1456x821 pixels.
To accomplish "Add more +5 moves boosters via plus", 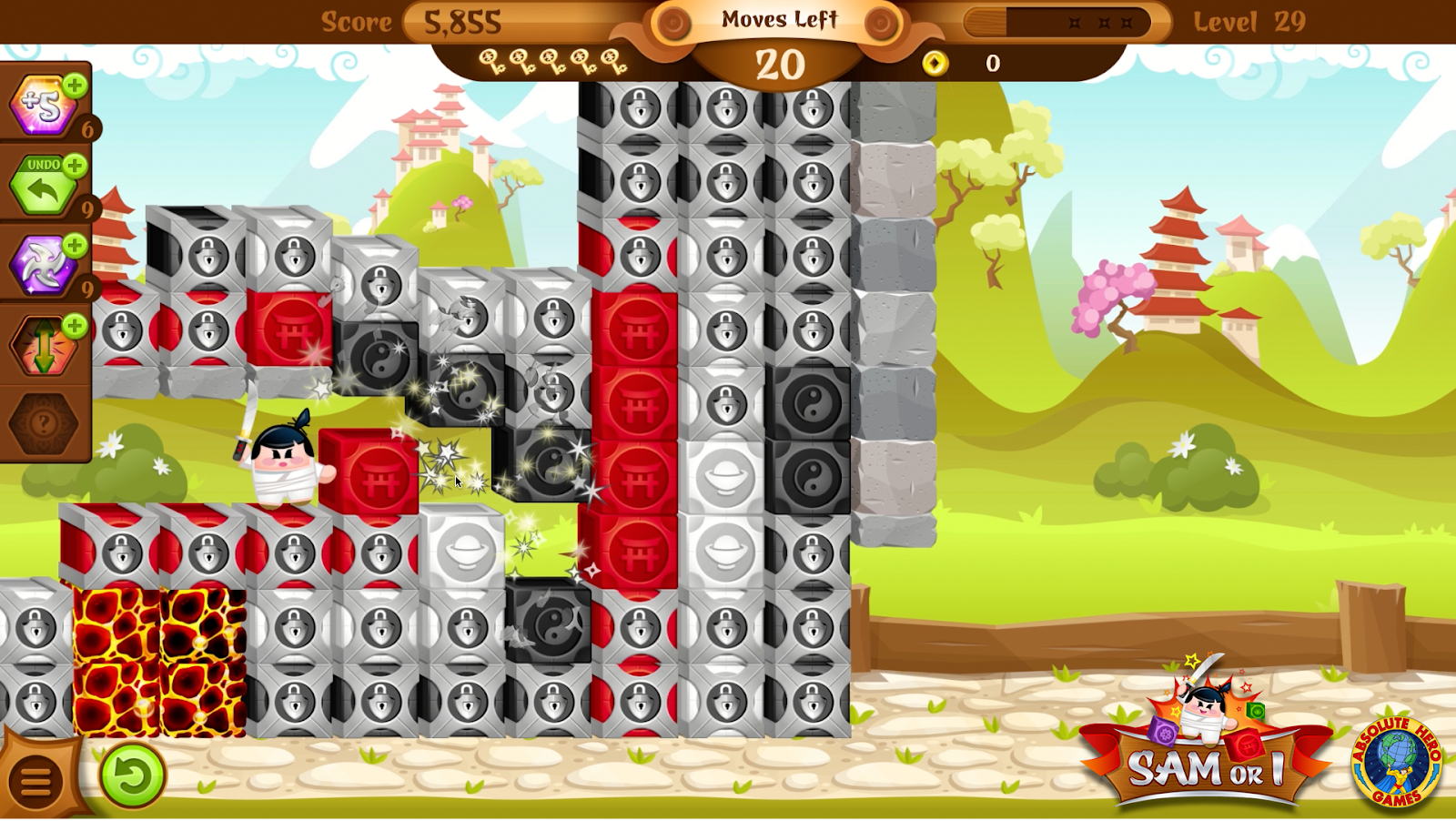I will (x=76, y=86).
